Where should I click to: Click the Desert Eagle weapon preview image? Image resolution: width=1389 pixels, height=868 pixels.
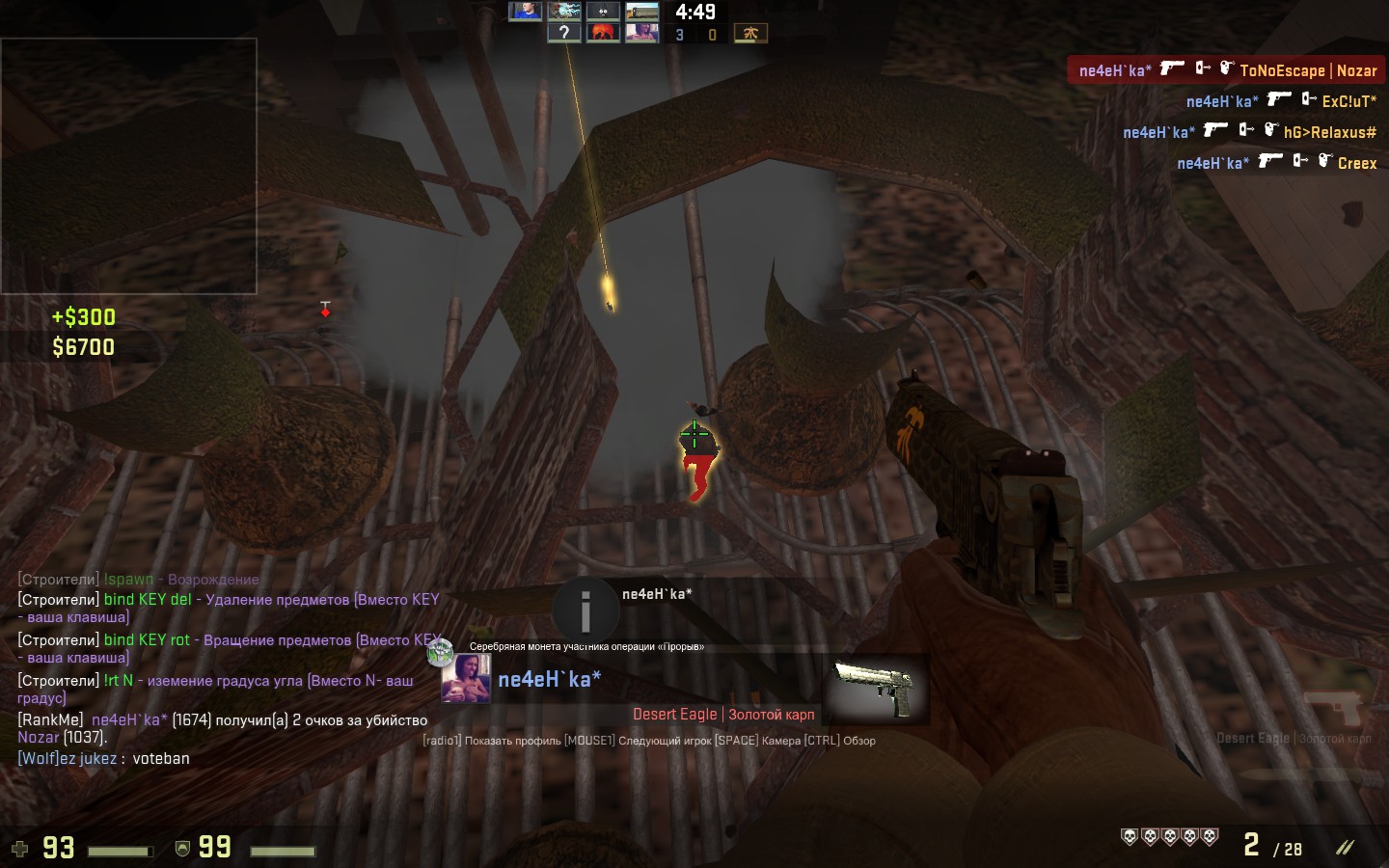tap(874, 688)
